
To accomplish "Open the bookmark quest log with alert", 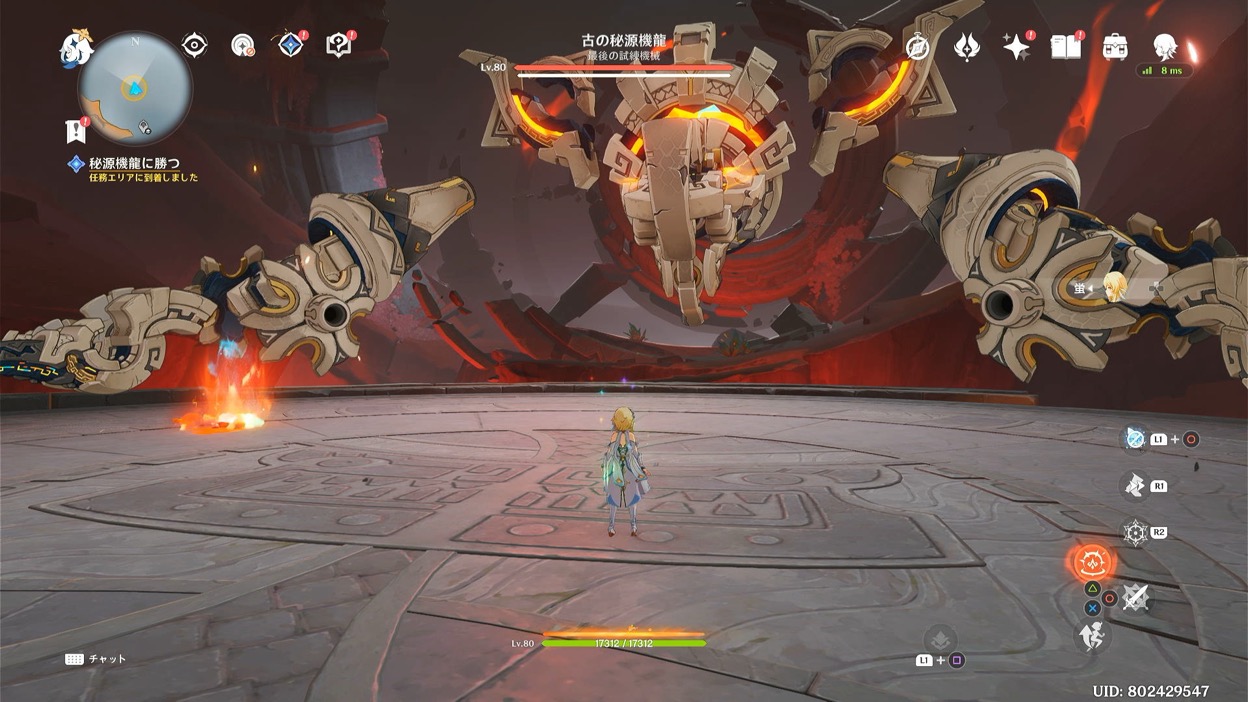I will 74,130.
